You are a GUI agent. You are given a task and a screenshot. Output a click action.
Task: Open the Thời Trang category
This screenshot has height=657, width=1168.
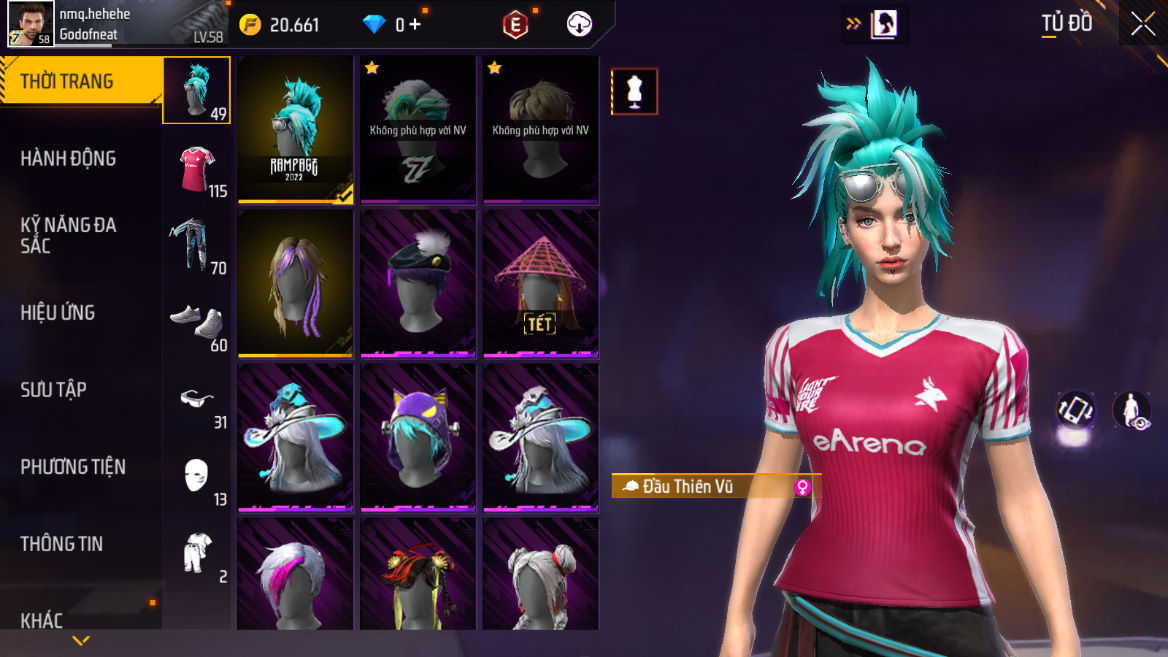click(68, 82)
